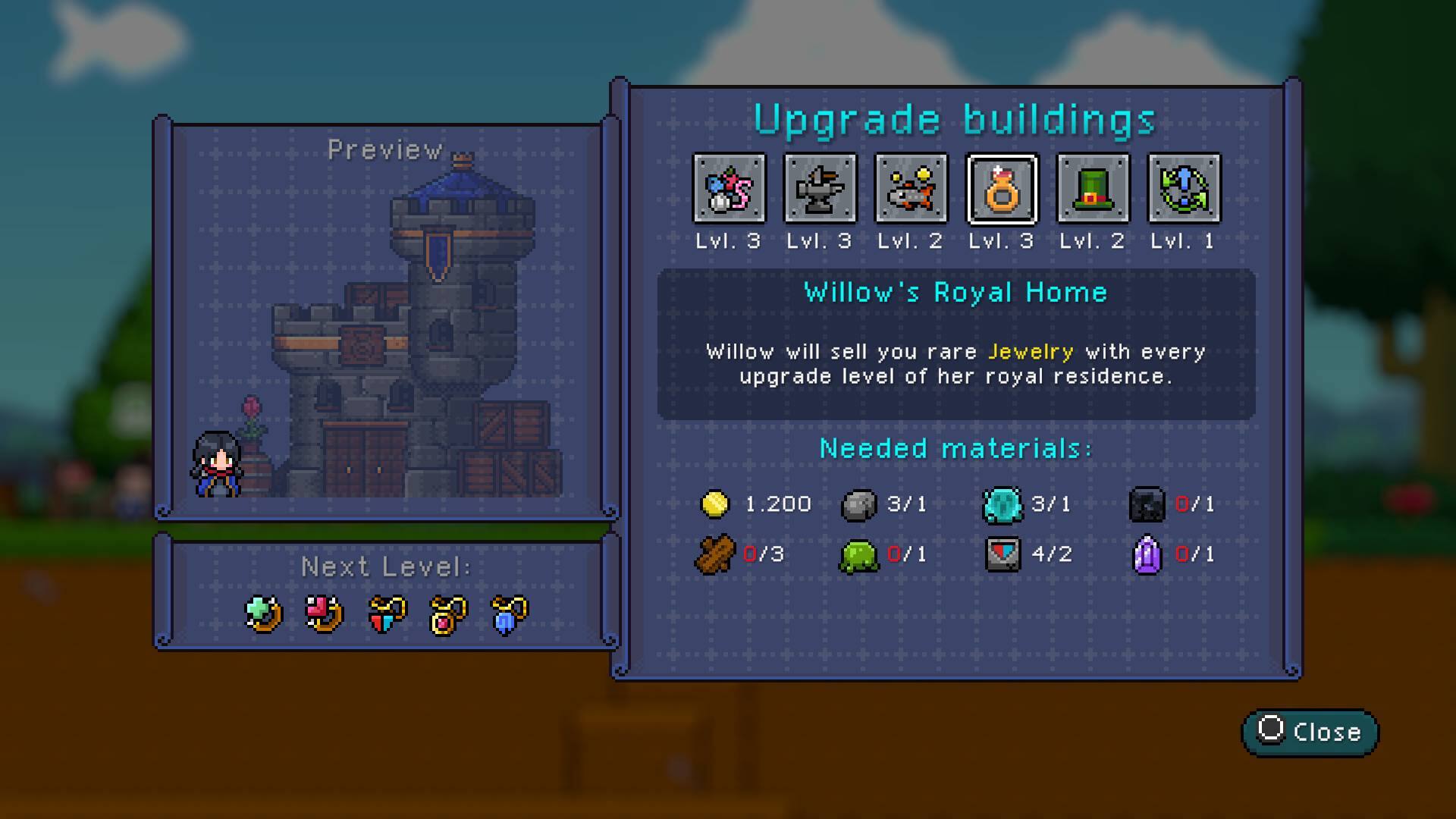The image size is (1456, 819).
Task: Open the recycling arrows building icon
Action: [1183, 189]
